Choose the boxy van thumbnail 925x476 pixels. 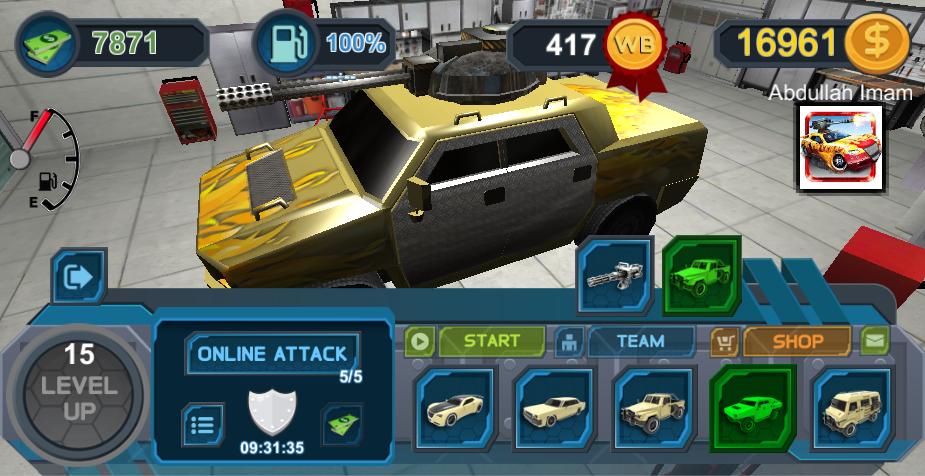click(x=851, y=408)
